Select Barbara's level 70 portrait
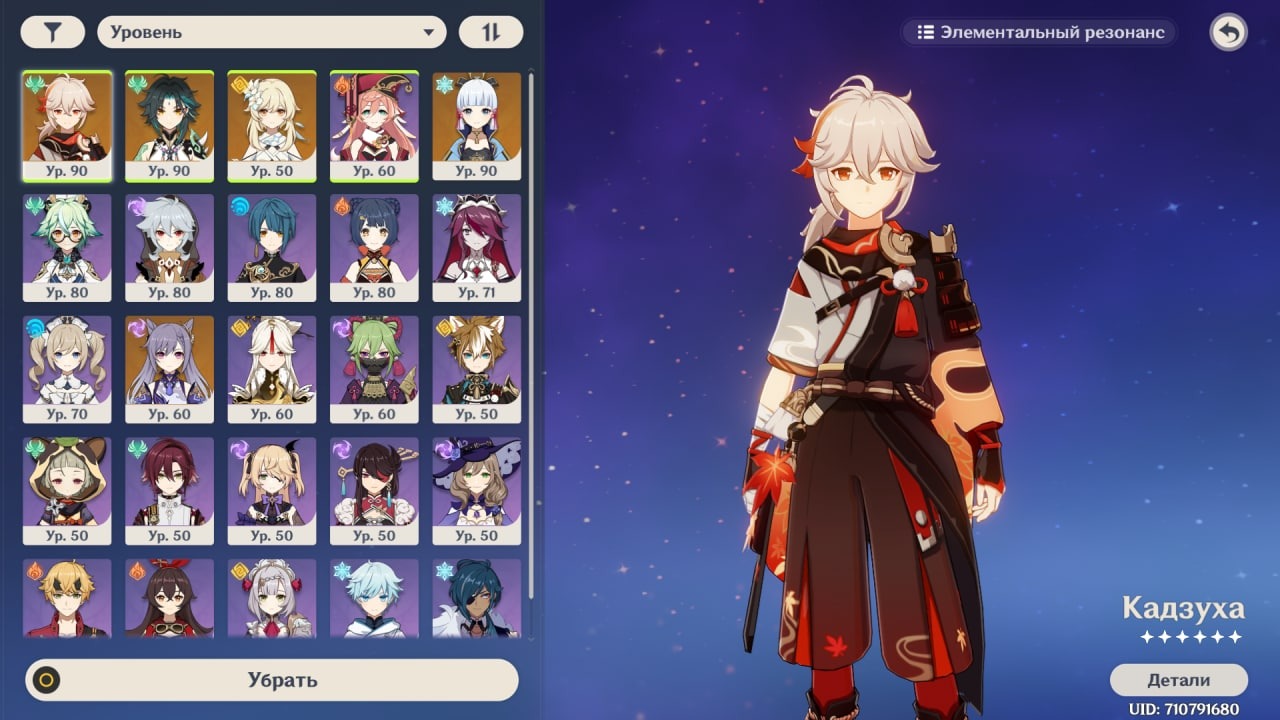This screenshot has width=1280, height=720. [67, 369]
